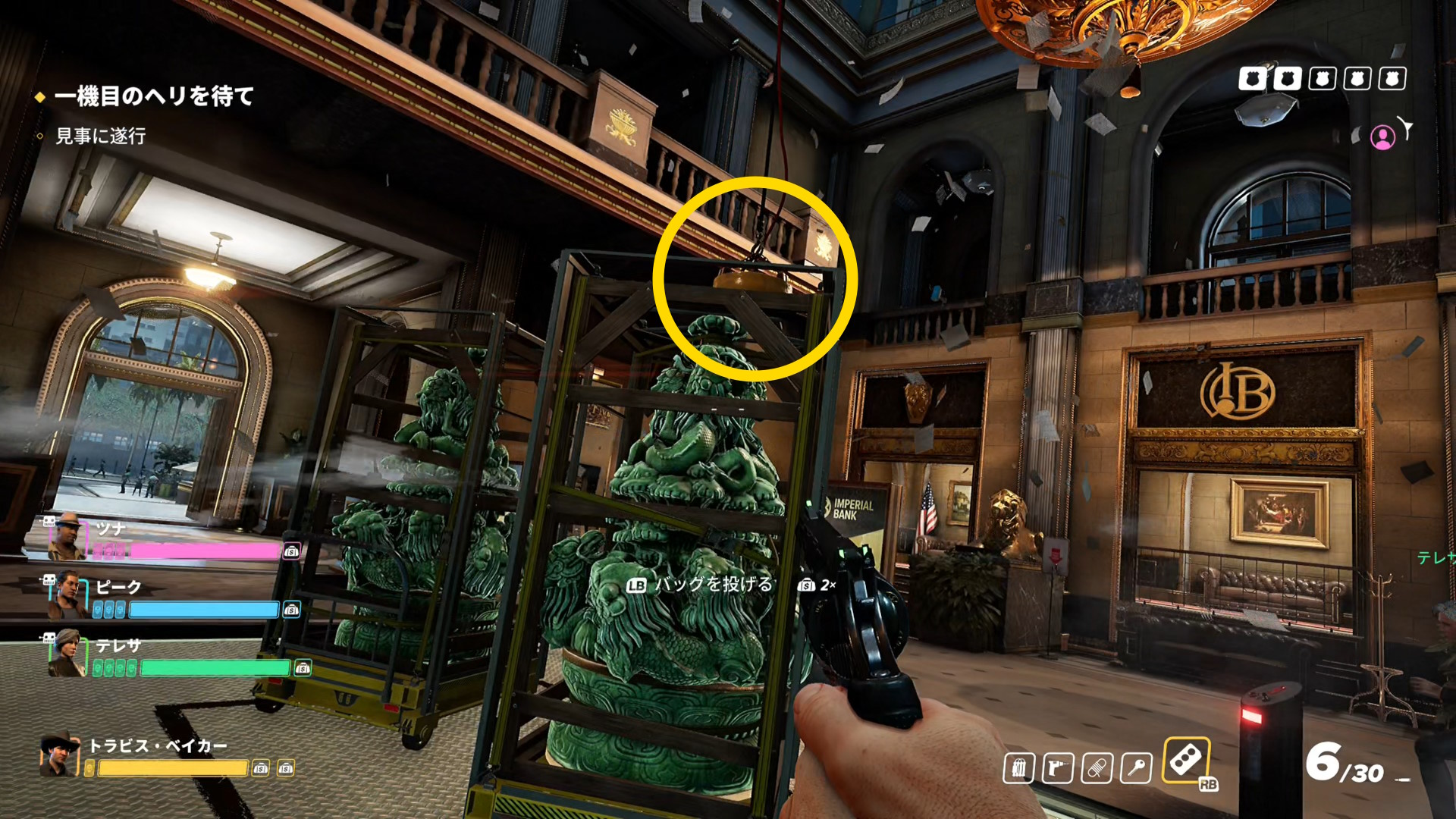
Task: Choose the rope coil equipment slot
Action: click(1097, 768)
